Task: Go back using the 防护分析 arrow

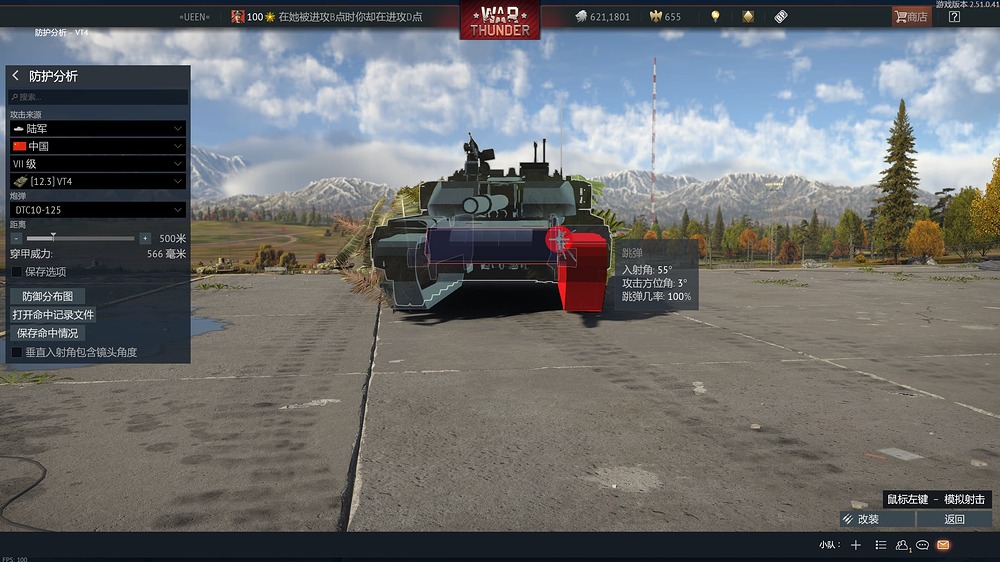Action: point(15,76)
